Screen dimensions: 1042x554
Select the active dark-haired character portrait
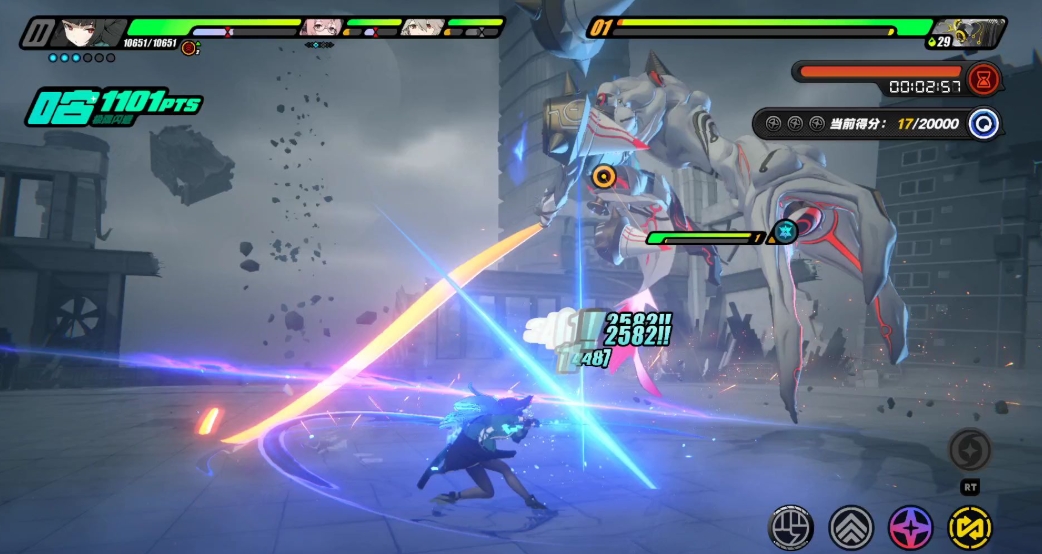point(80,32)
